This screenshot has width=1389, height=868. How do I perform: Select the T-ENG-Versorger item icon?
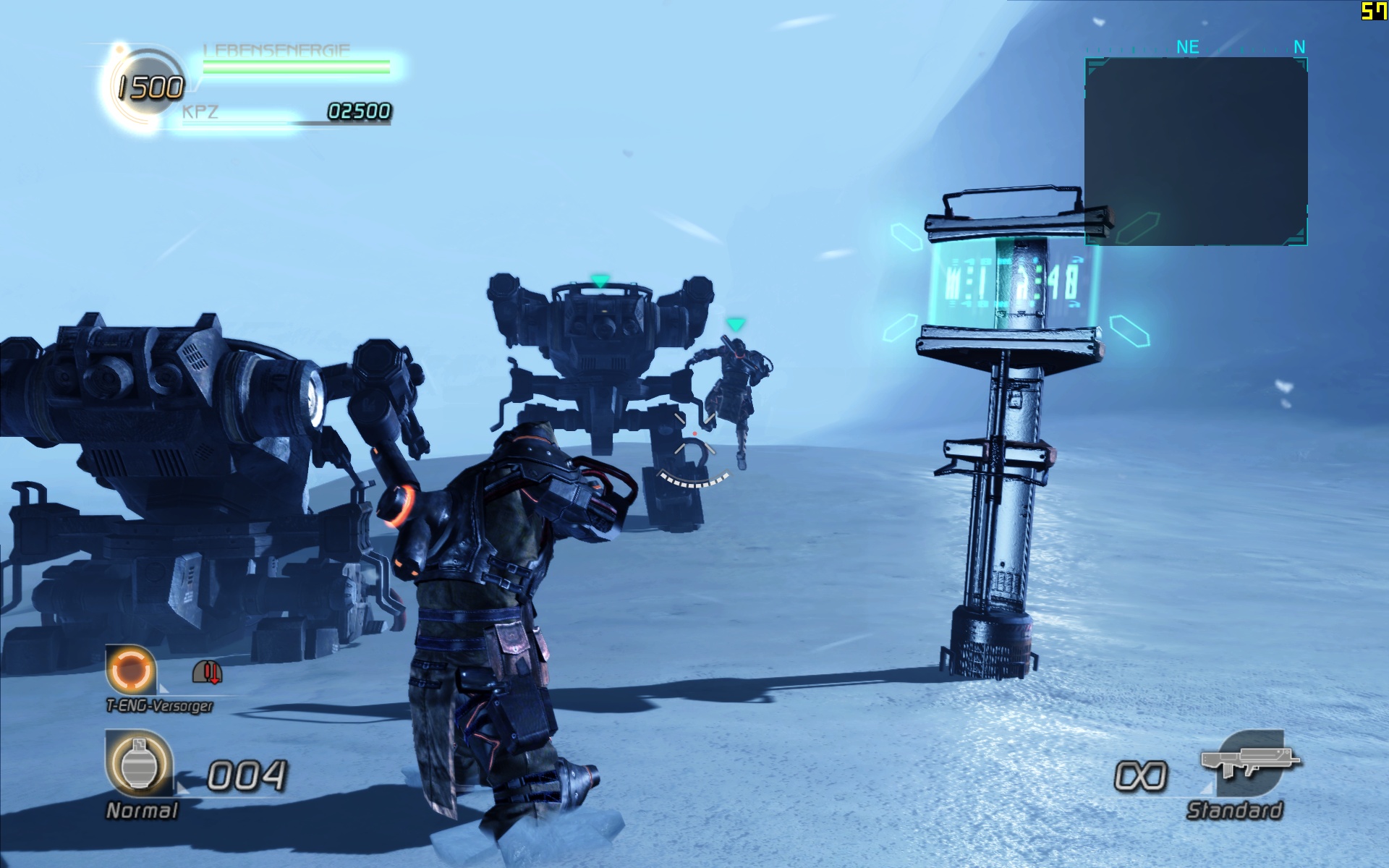tap(131, 670)
